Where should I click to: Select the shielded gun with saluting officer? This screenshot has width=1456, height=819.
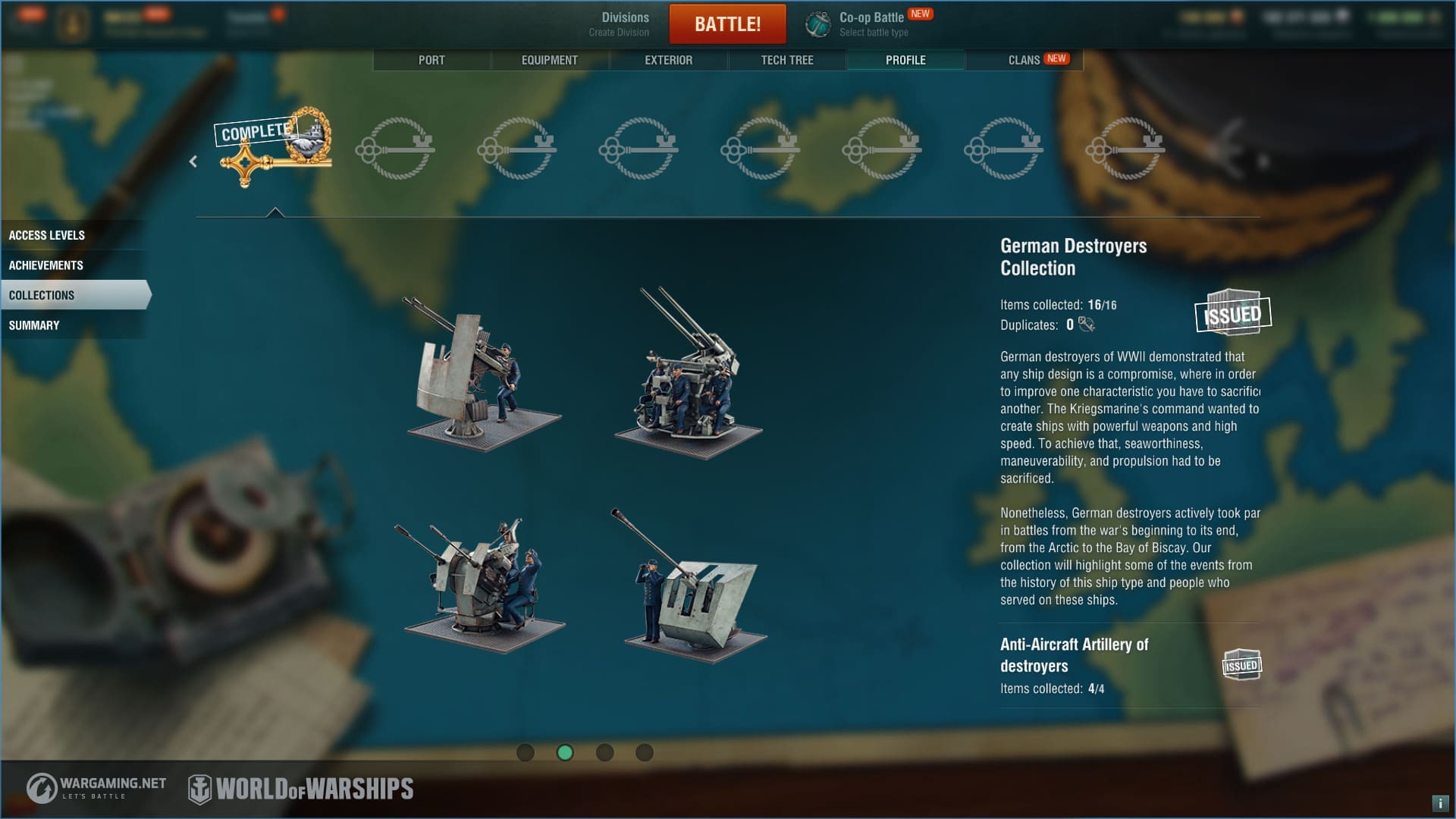click(694, 591)
